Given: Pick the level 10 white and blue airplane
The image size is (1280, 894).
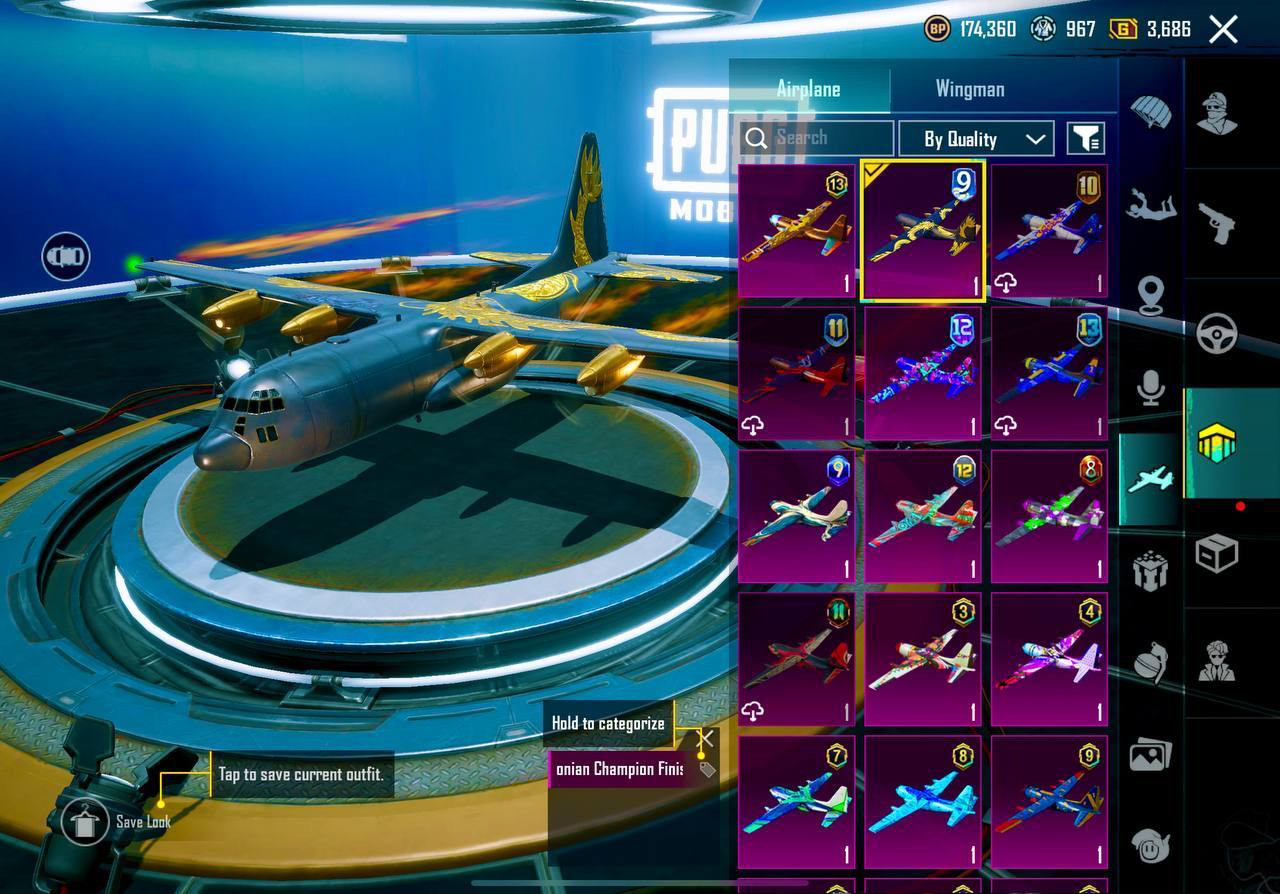Looking at the screenshot, I should (1049, 231).
